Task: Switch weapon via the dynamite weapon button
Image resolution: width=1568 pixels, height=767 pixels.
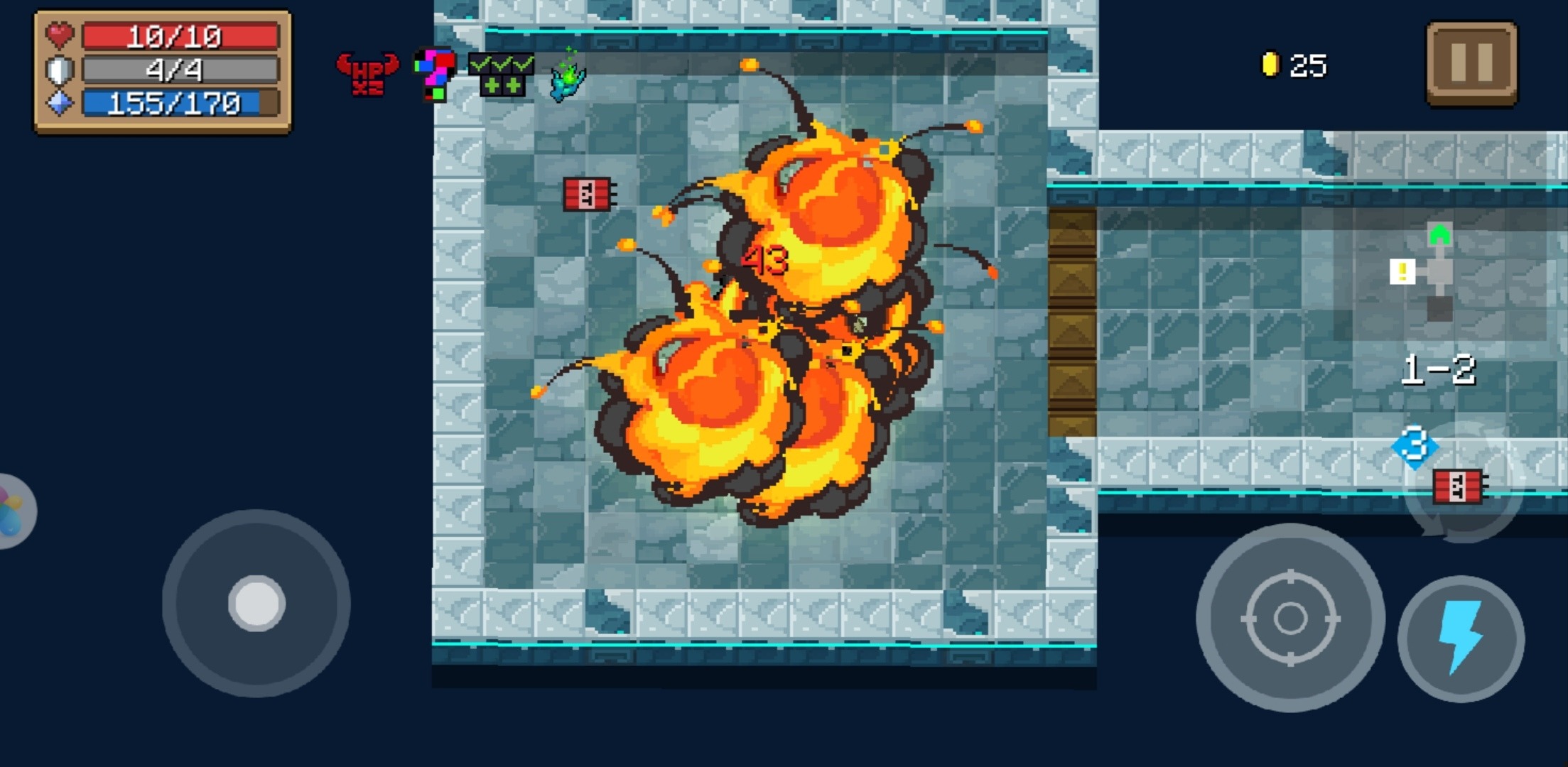Action: pos(1461,486)
